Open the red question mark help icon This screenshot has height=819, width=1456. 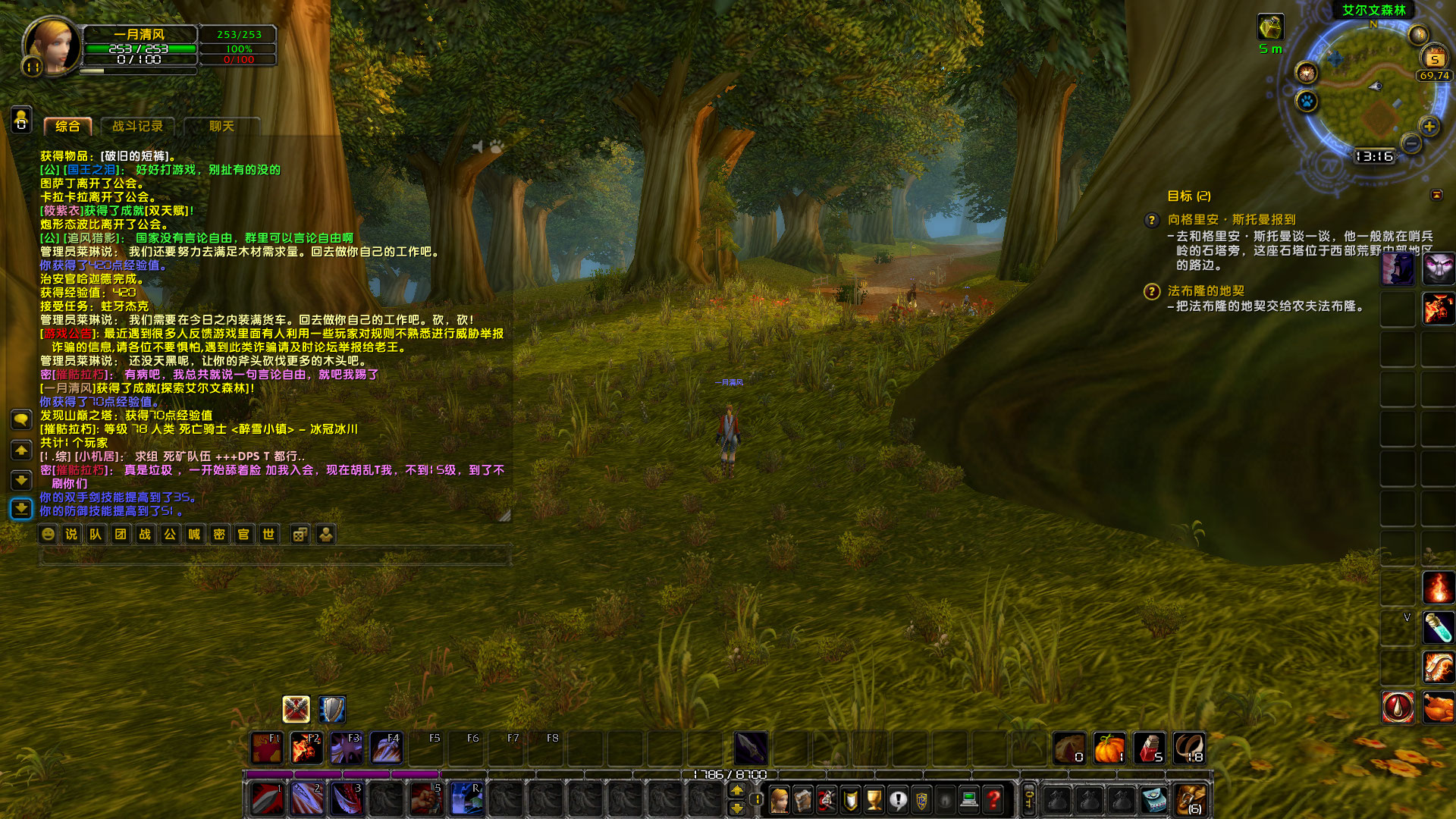(993, 799)
